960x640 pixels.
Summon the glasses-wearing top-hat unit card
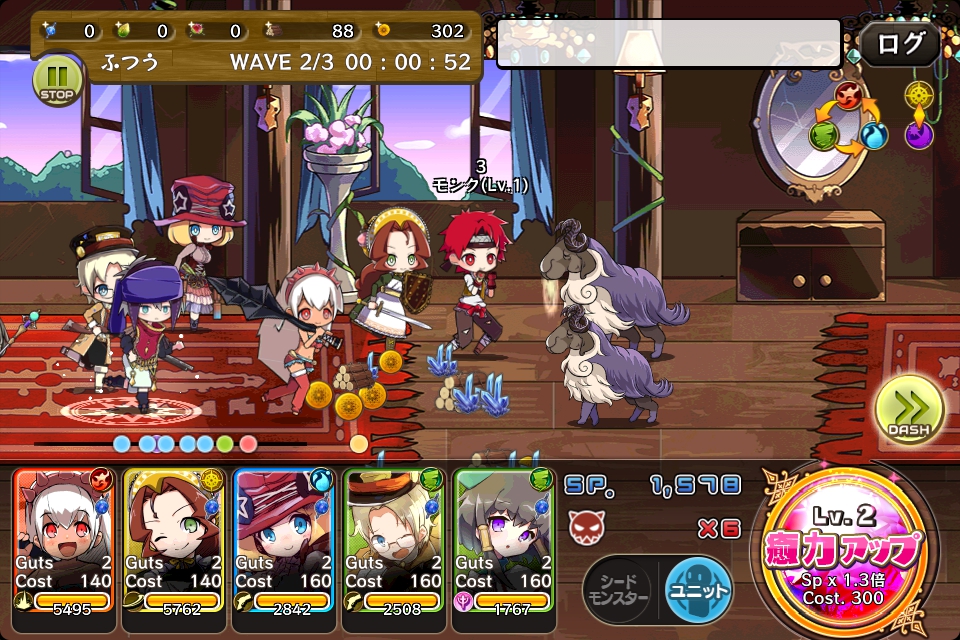point(394,540)
